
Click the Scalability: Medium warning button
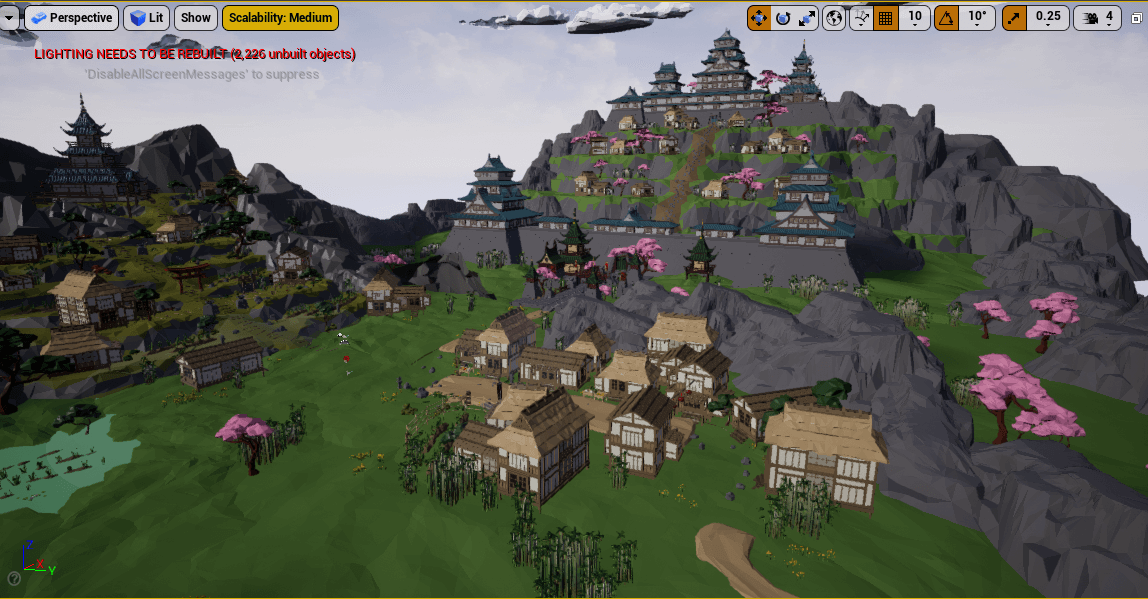click(x=280, y=17)
